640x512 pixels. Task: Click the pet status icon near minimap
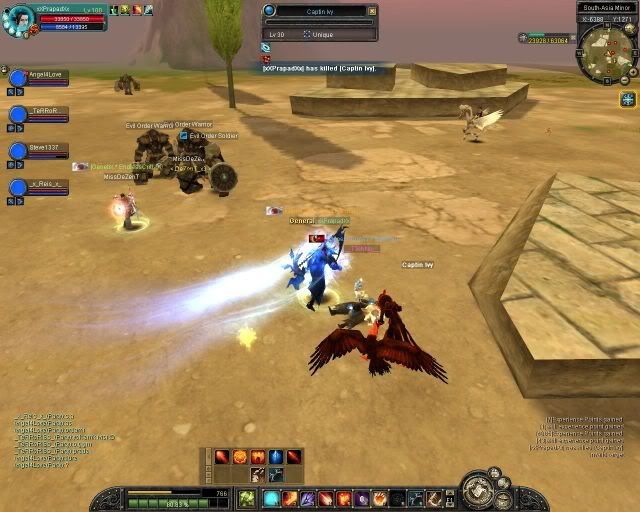(524, 38)
